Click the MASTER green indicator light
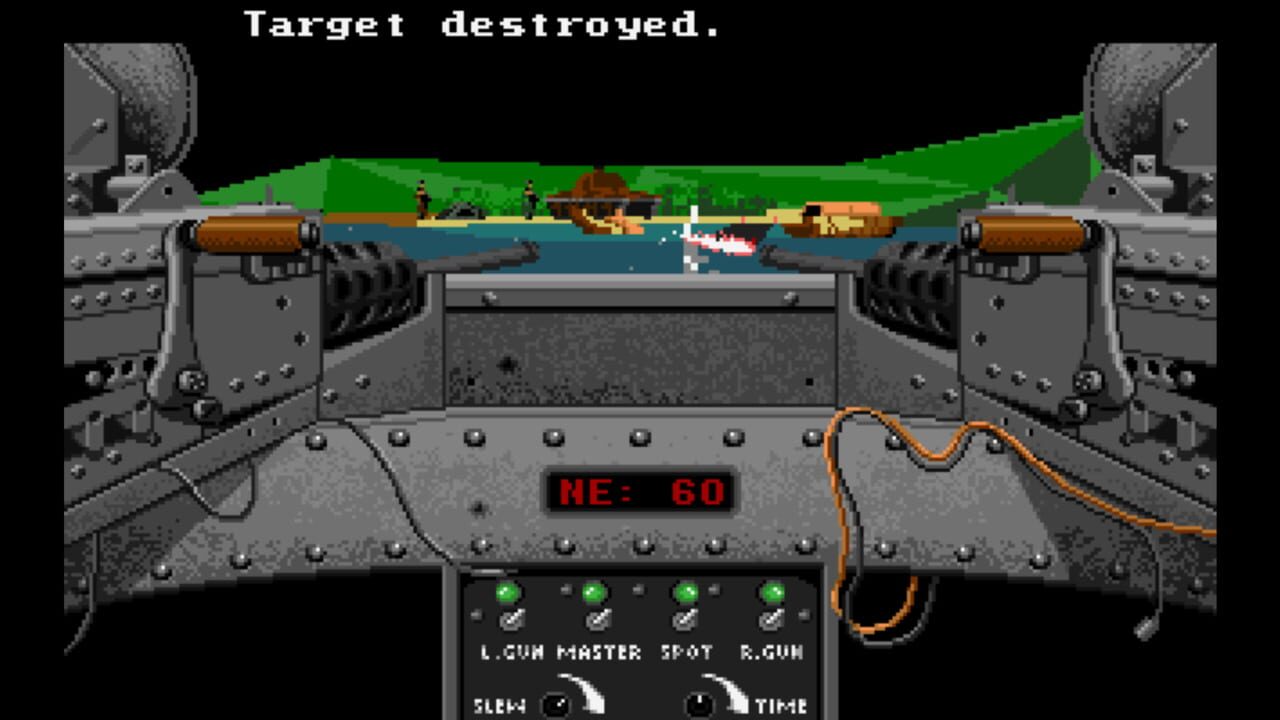Image resolution: width=1280 pixels, height=720 pixels. [592, 592]
